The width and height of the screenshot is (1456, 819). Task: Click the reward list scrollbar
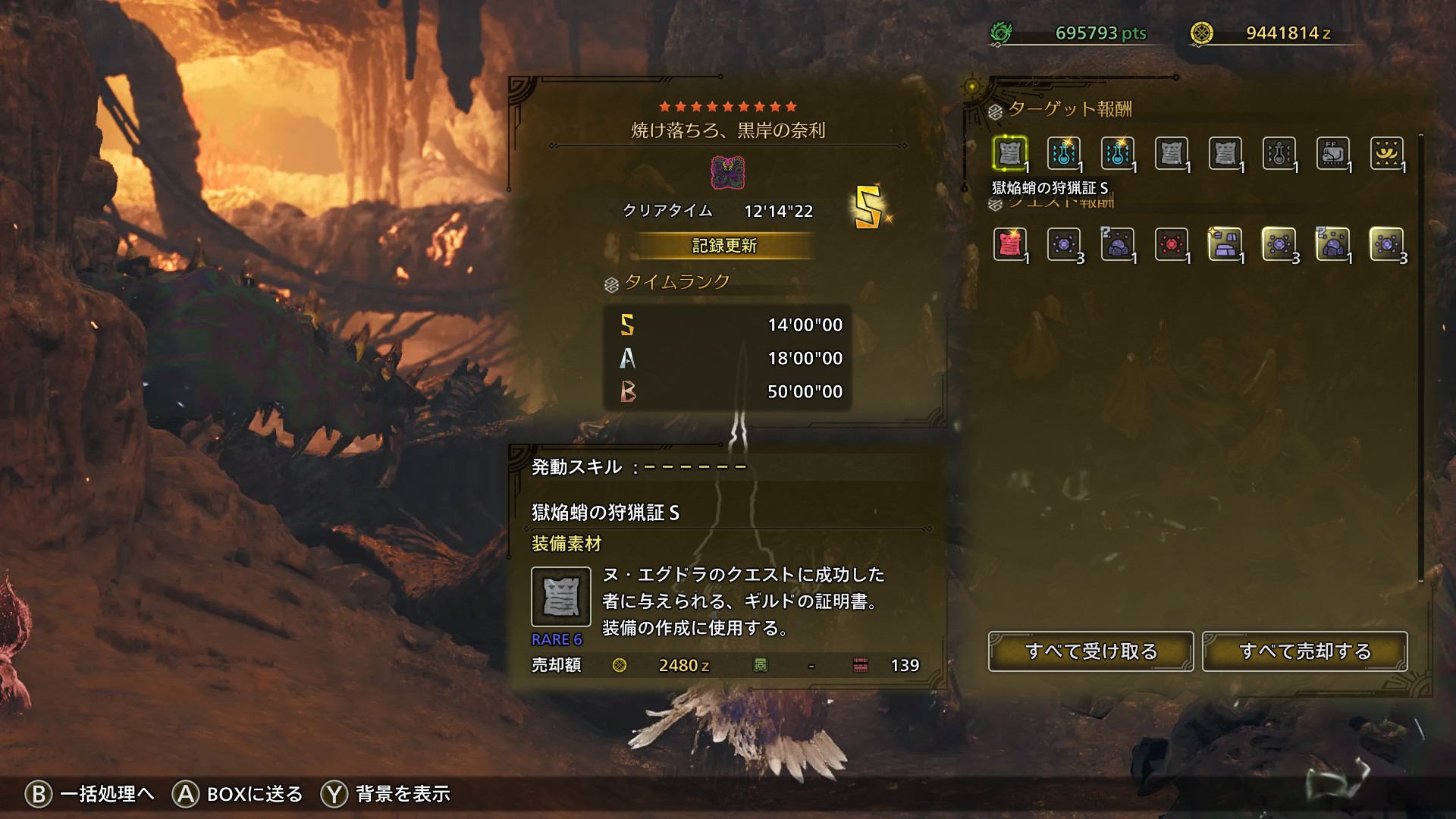click(x=1421, y=356)
